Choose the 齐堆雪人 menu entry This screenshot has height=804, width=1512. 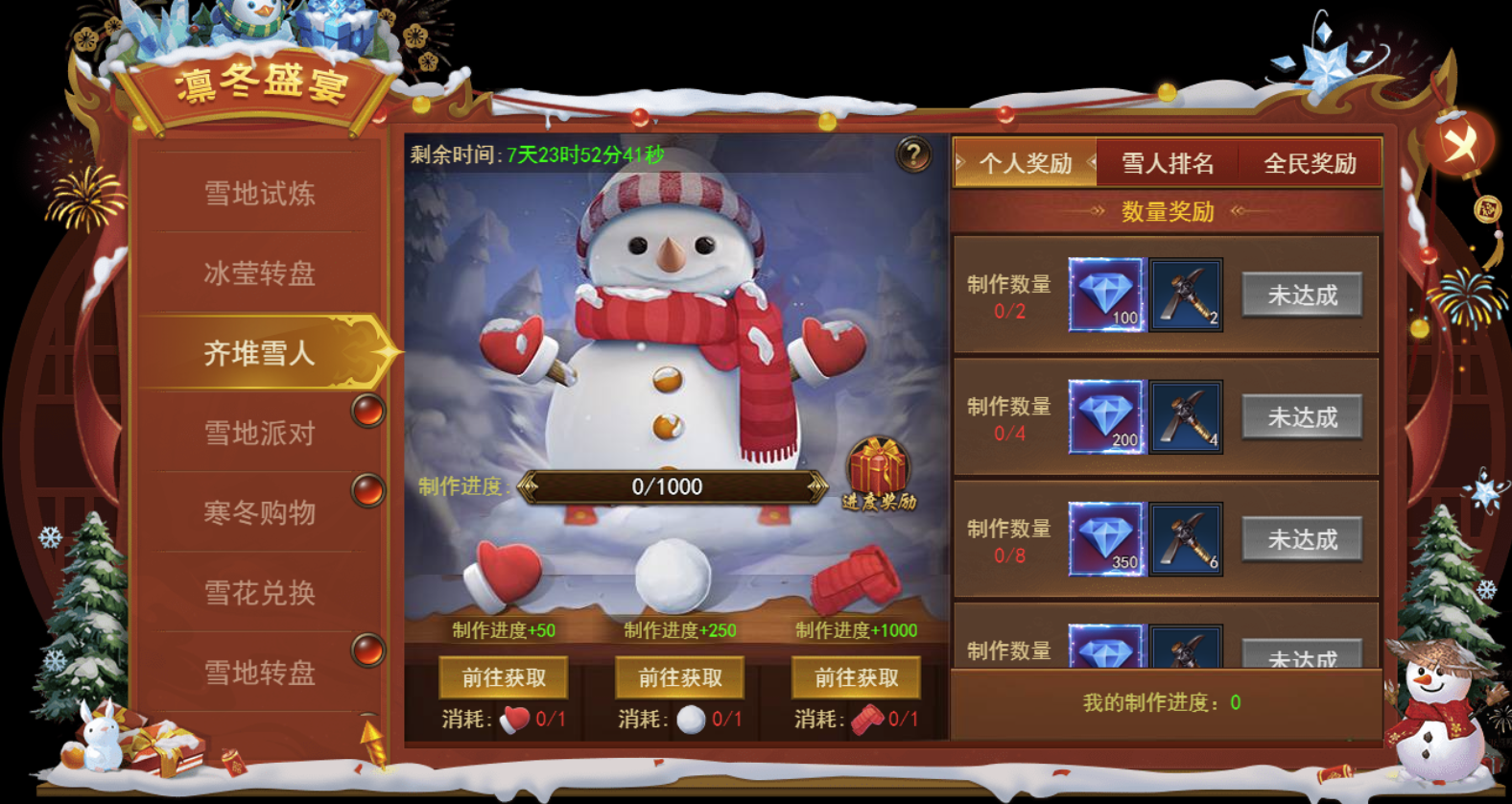(259, 353)
